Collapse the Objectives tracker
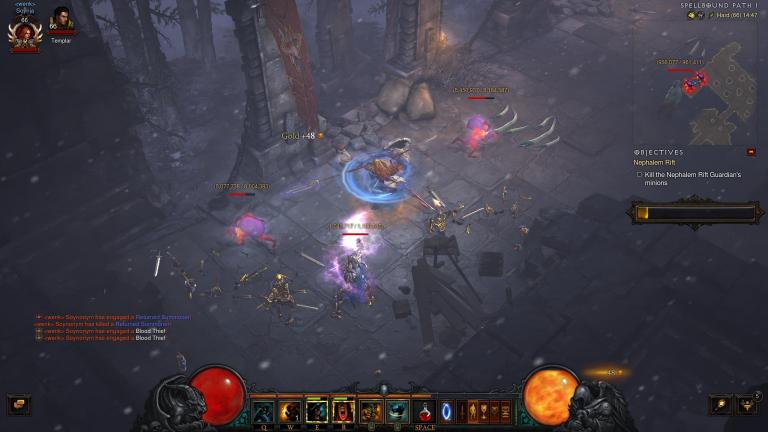The height and width of the screenshot is (432, 768). pyautogui.click(x=751, y=152)
